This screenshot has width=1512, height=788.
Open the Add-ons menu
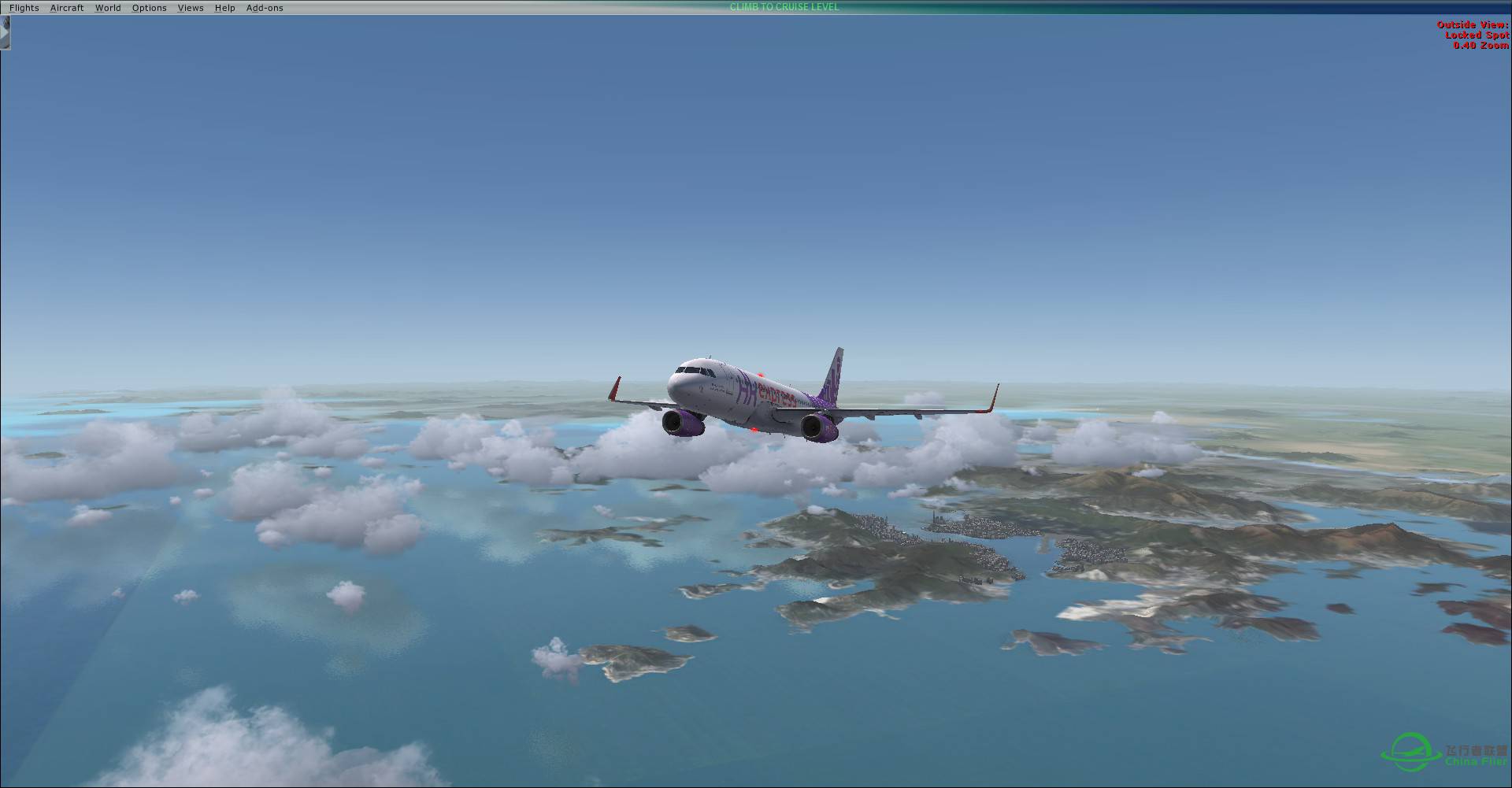point(265,8)
